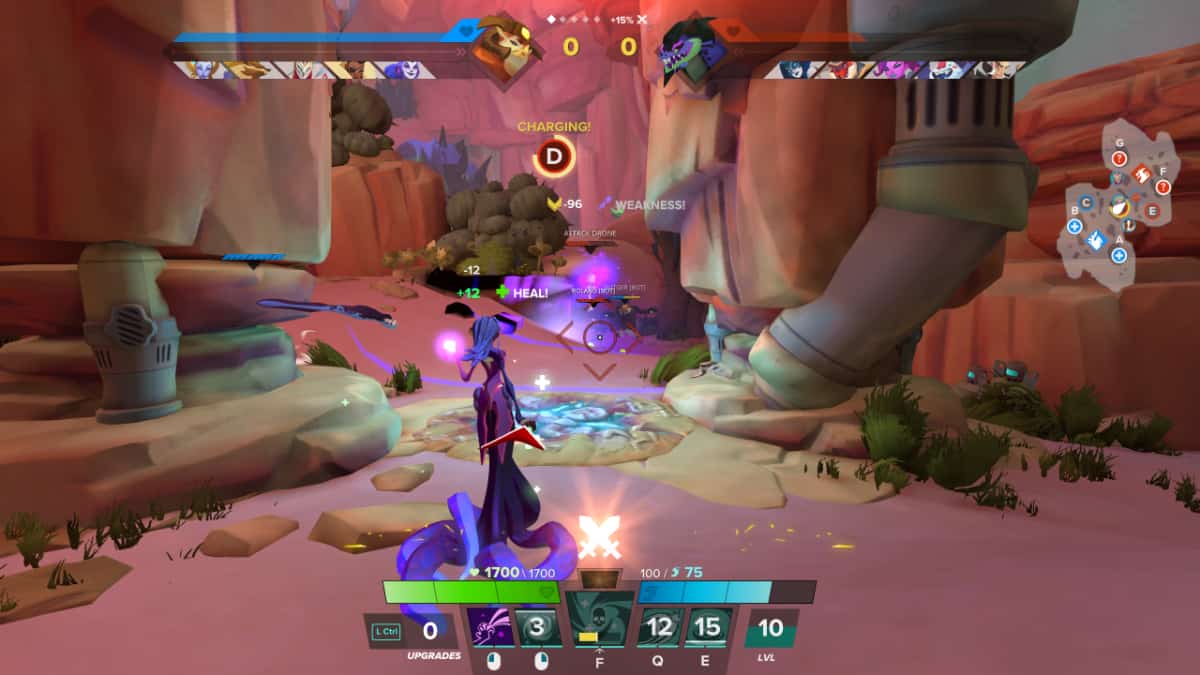Click the level 10 indicator
The image size is (1200, 675).
[771, 630]
